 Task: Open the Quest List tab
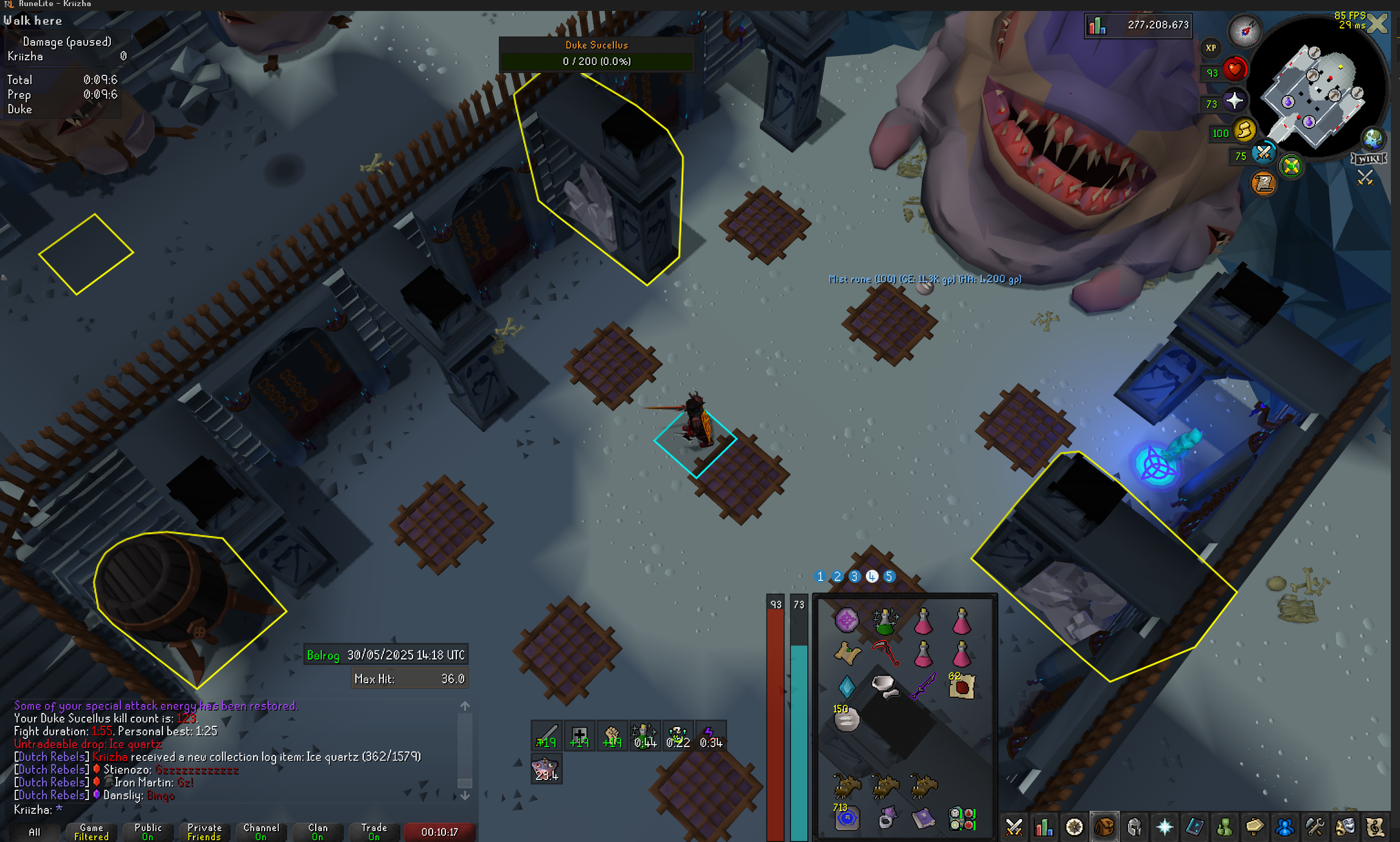[x=1074, y=827]
